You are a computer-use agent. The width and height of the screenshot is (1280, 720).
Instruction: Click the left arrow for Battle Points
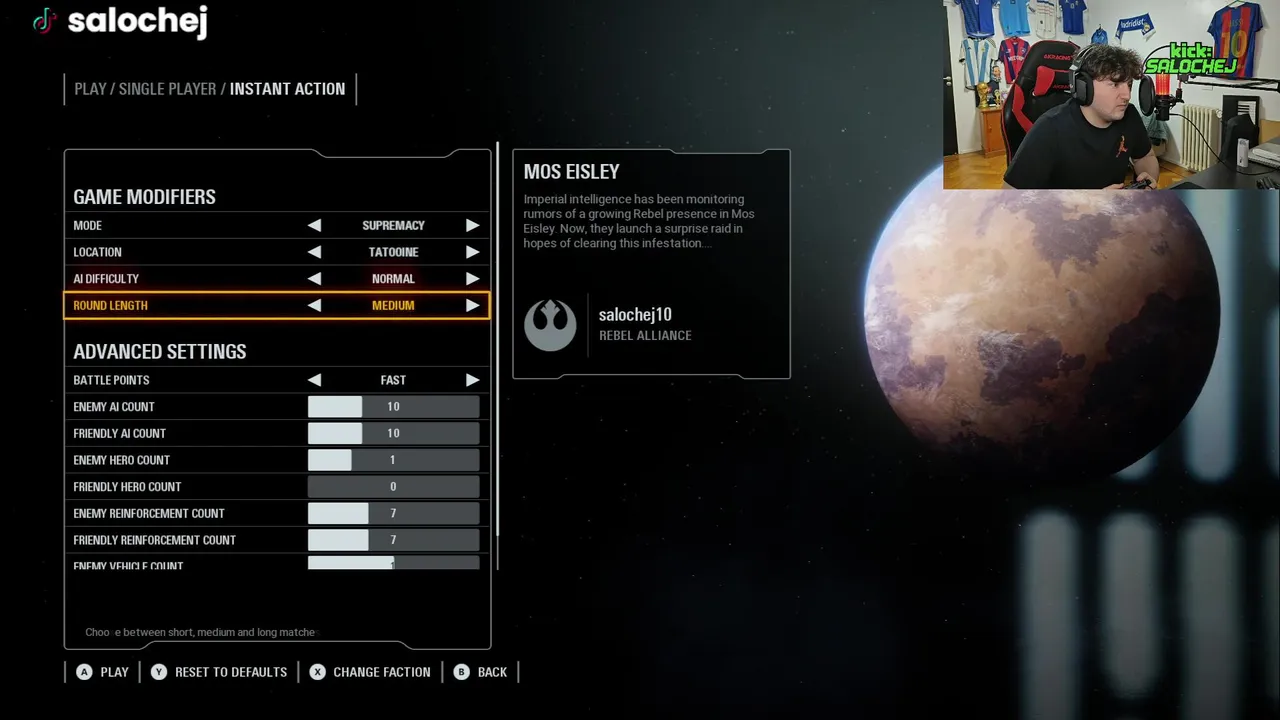[x=314, y=380]
